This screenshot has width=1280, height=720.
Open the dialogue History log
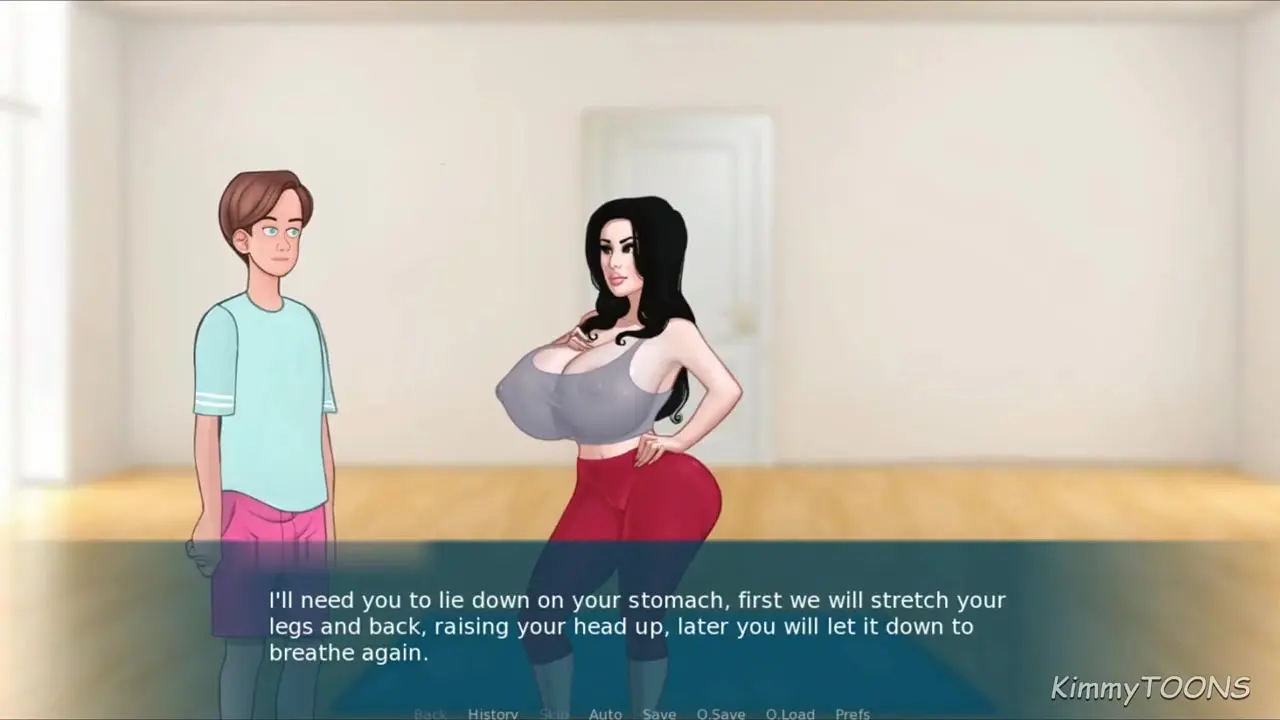point(493,713)
